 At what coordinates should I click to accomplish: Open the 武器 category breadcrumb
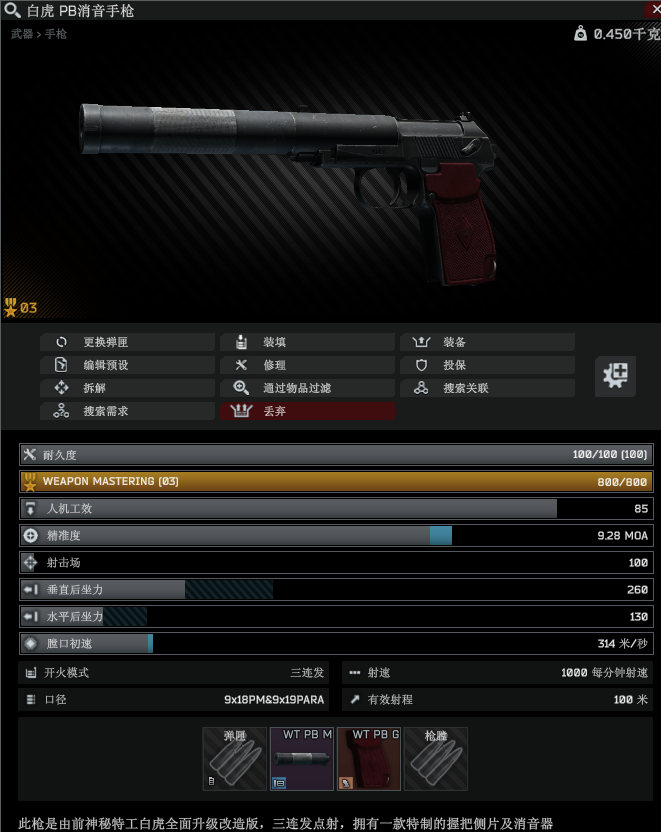point(21,34)
